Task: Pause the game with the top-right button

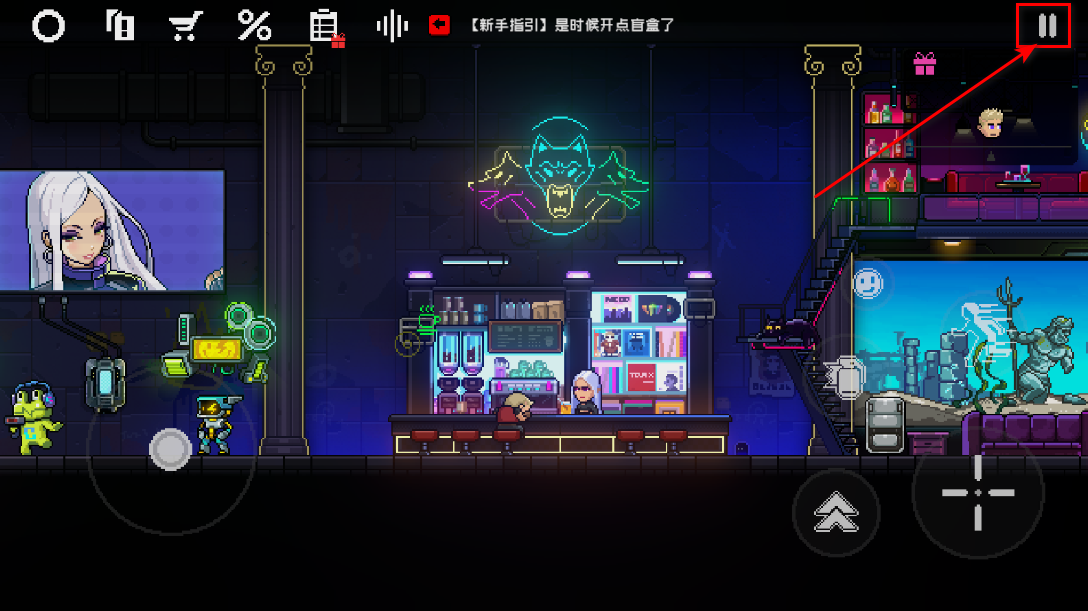Action: (1047, 26)
